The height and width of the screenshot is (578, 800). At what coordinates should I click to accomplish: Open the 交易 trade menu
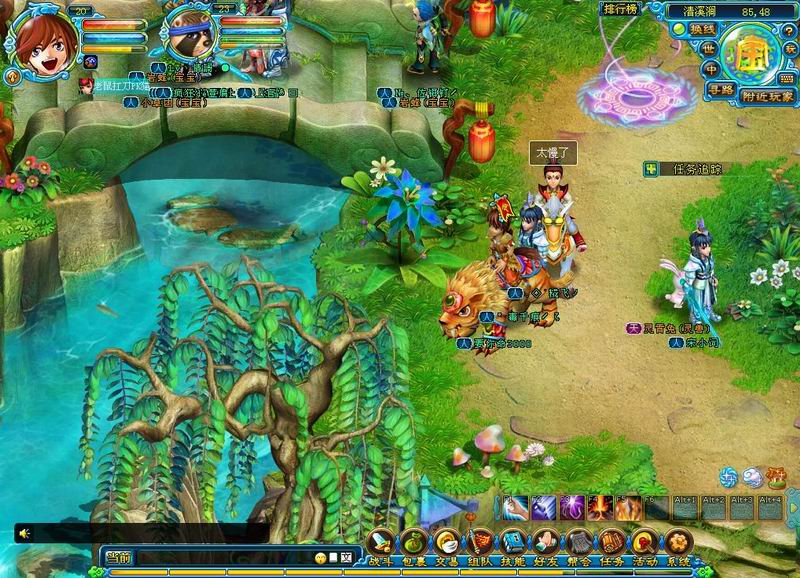446,543
